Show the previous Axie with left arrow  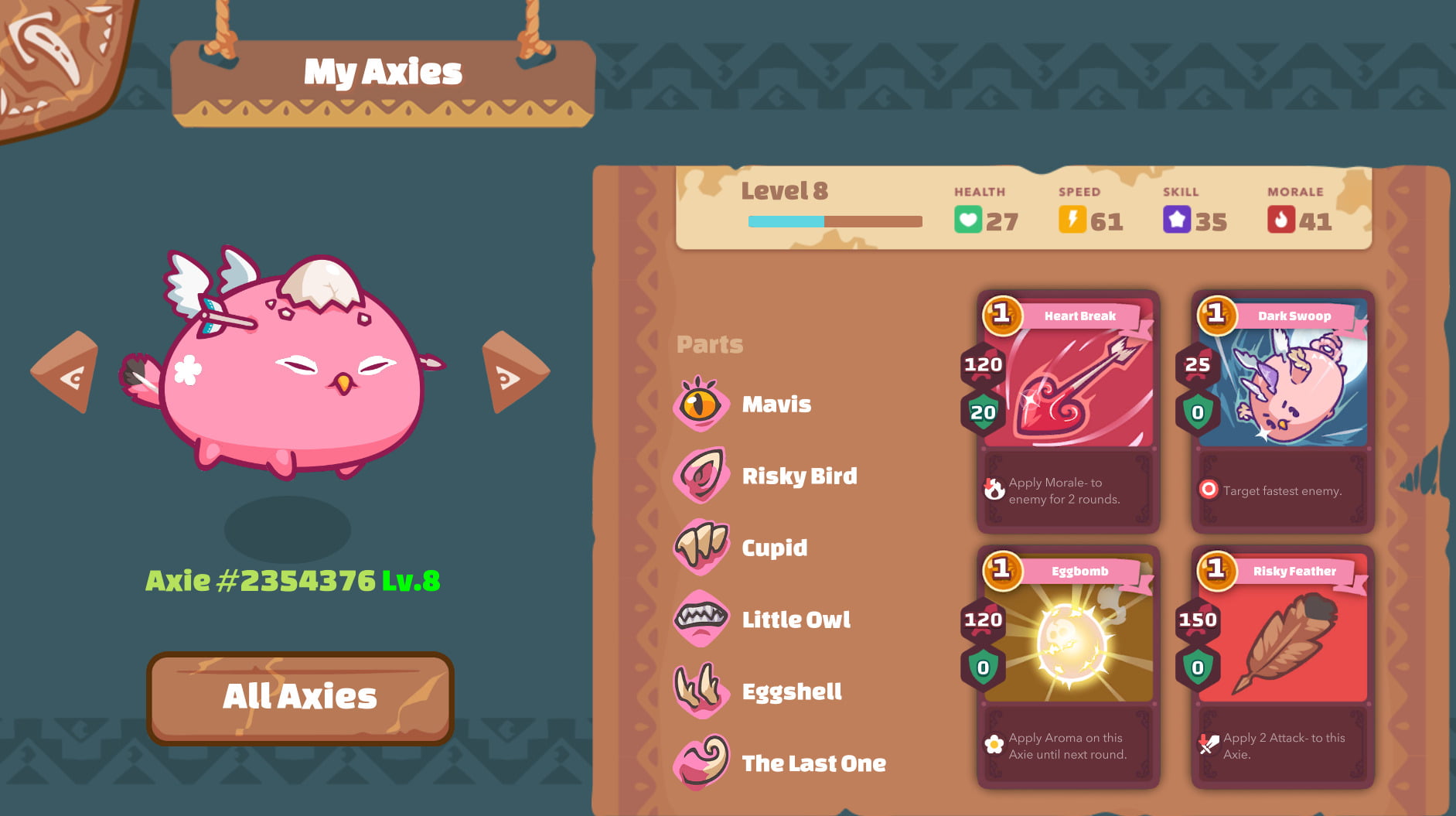67,374
